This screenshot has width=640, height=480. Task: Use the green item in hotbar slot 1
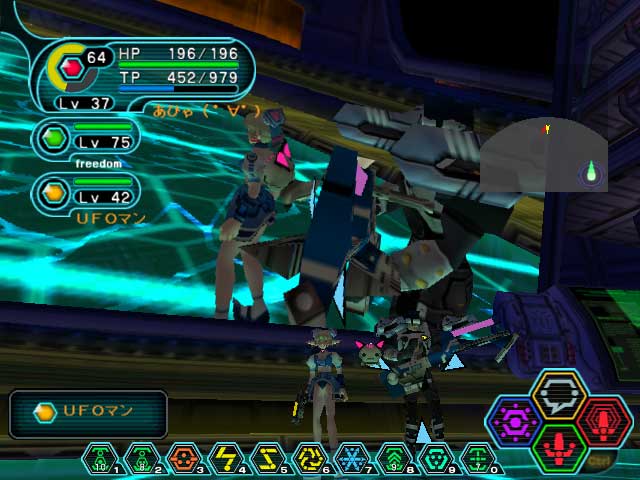[101, 459]
